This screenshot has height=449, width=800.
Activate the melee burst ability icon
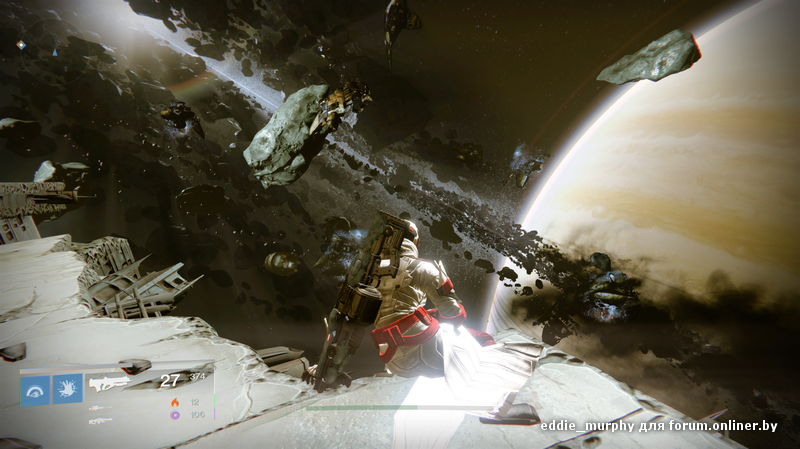[x=68, y=389]
